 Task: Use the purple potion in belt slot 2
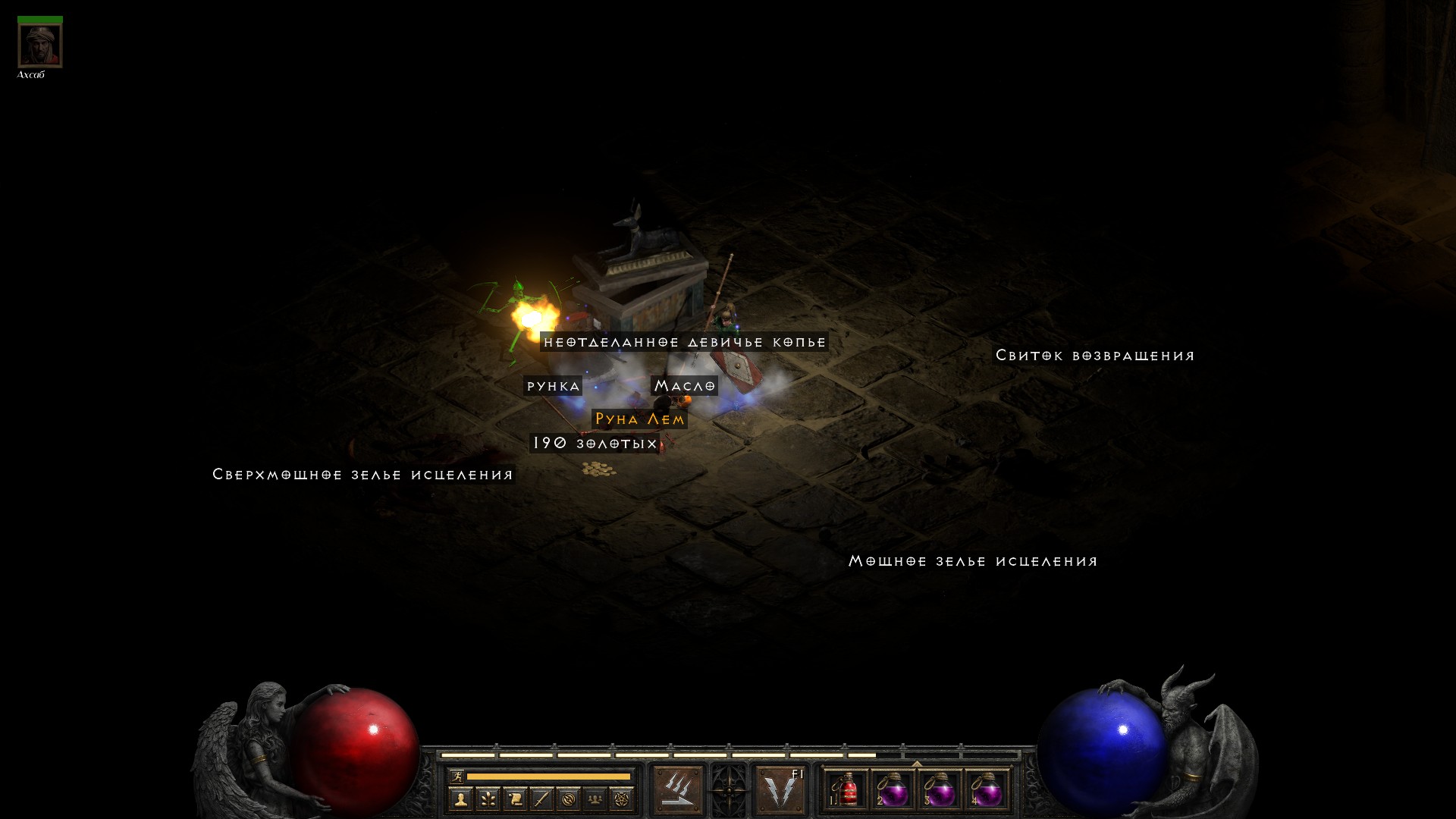click(893, 791)
